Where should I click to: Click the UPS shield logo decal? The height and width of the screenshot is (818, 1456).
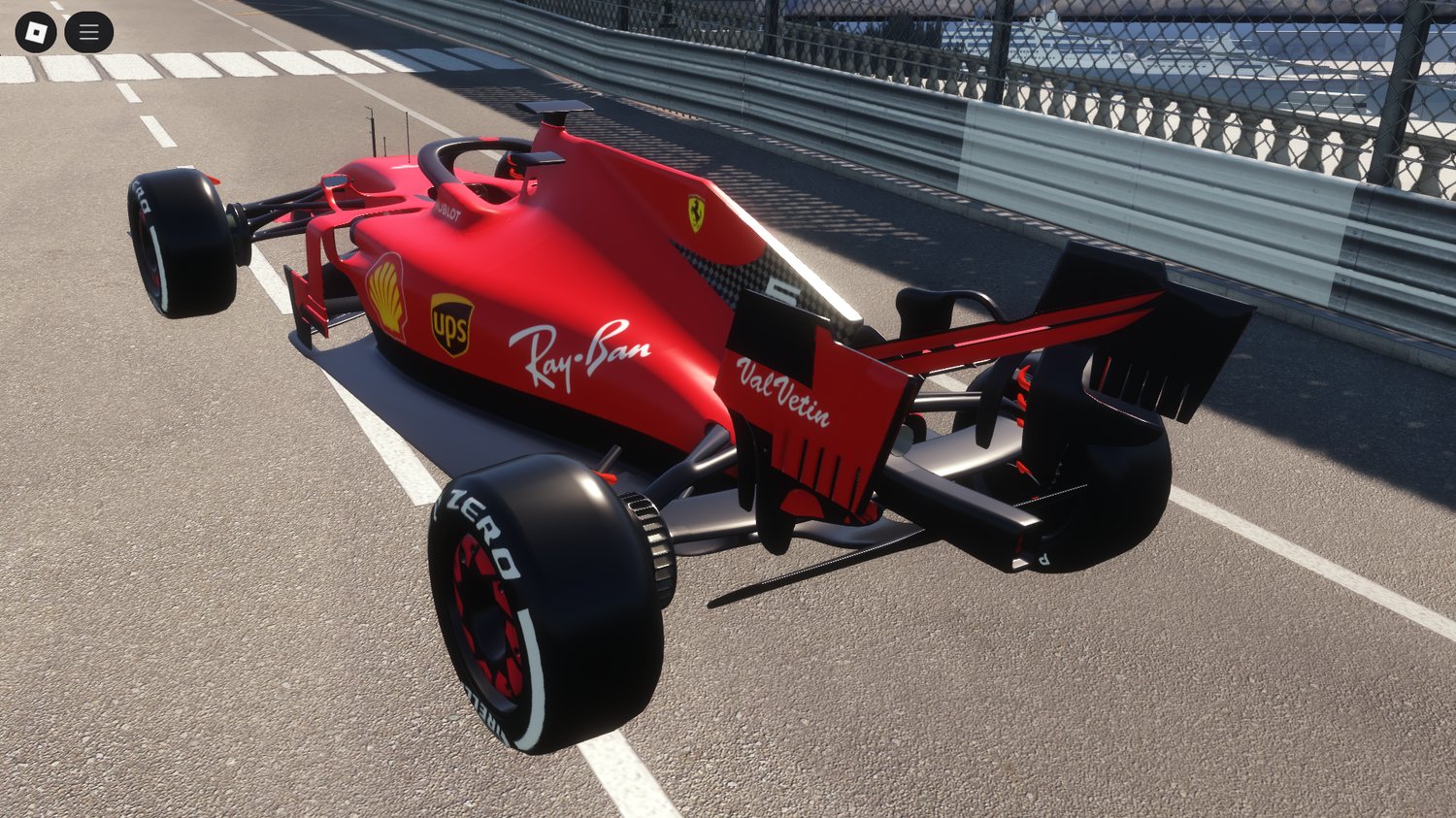451,323
